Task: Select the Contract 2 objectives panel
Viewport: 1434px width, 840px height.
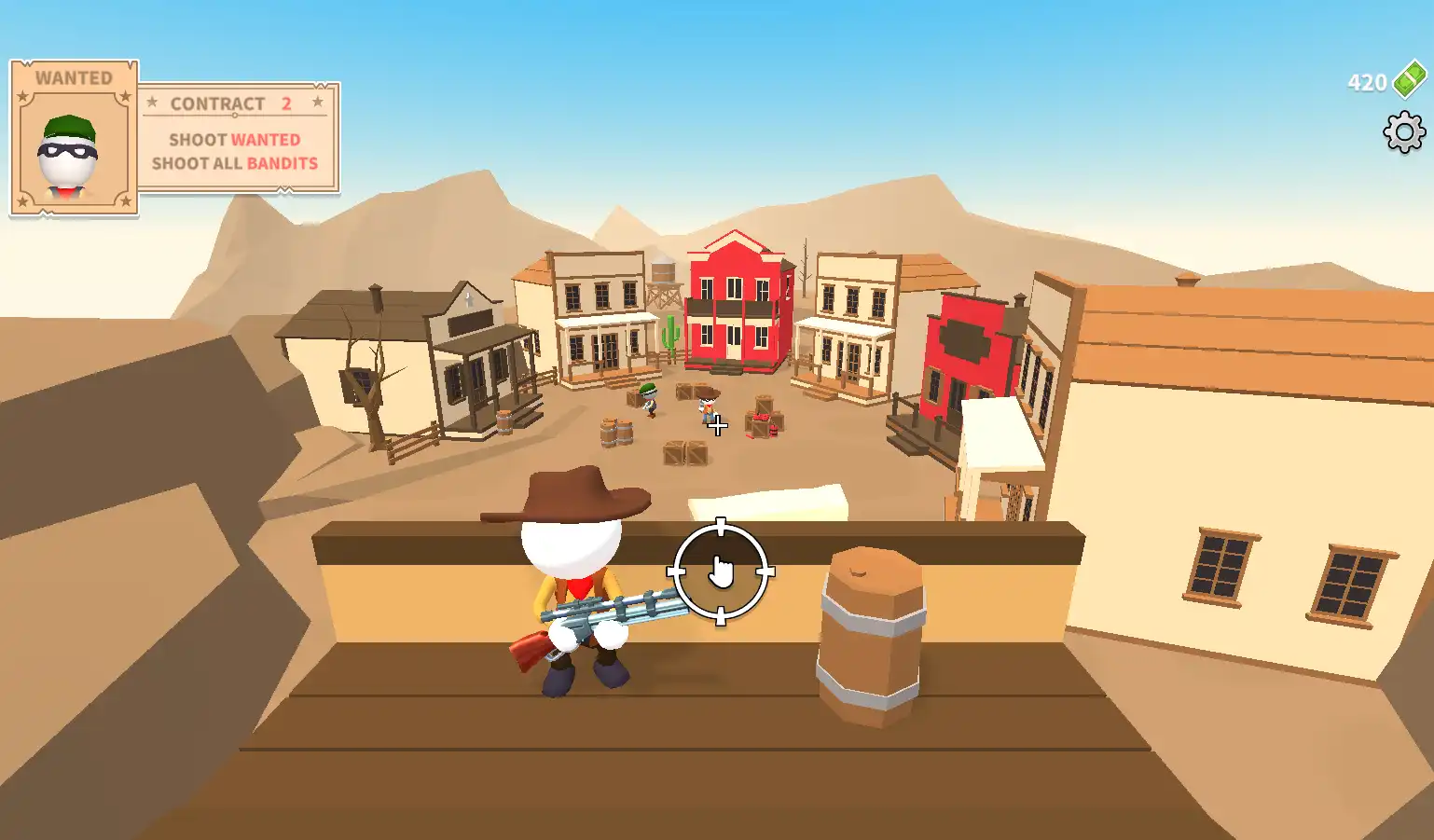Action: coord(237,137)
